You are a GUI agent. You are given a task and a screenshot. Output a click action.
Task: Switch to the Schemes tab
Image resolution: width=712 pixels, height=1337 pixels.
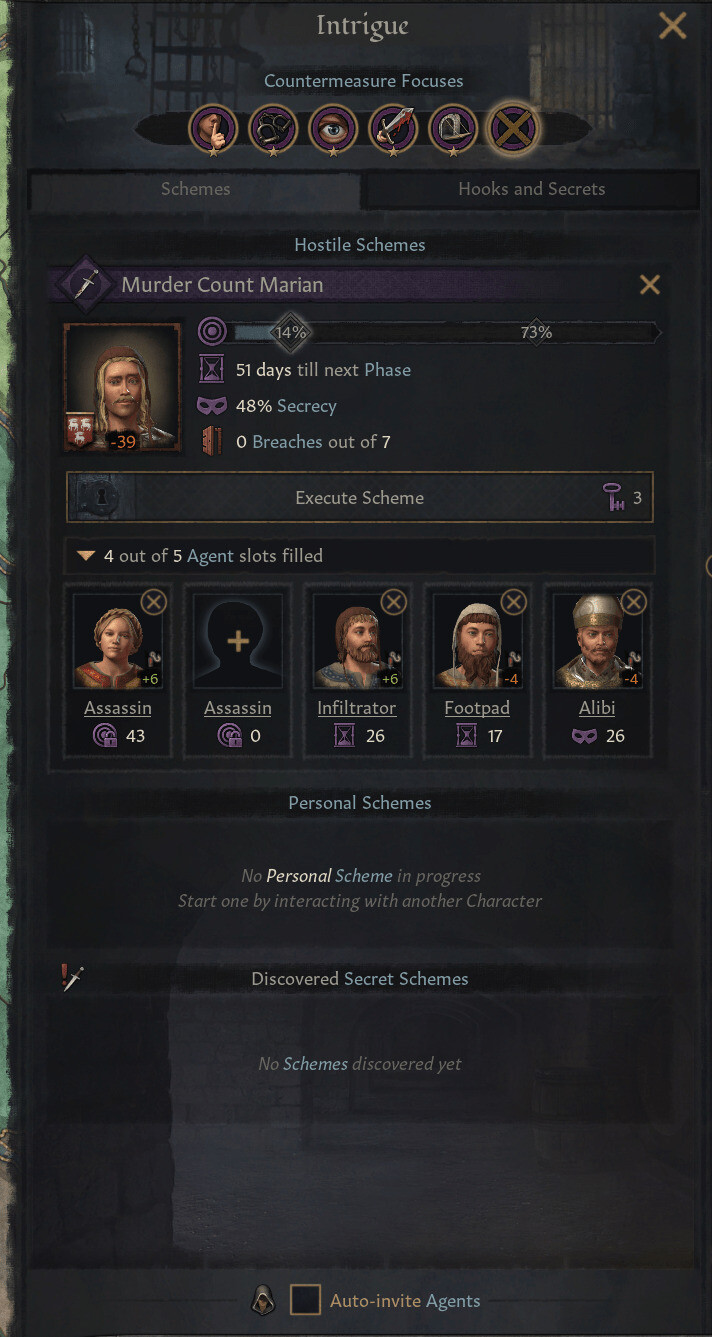click(x=195, y=189)
